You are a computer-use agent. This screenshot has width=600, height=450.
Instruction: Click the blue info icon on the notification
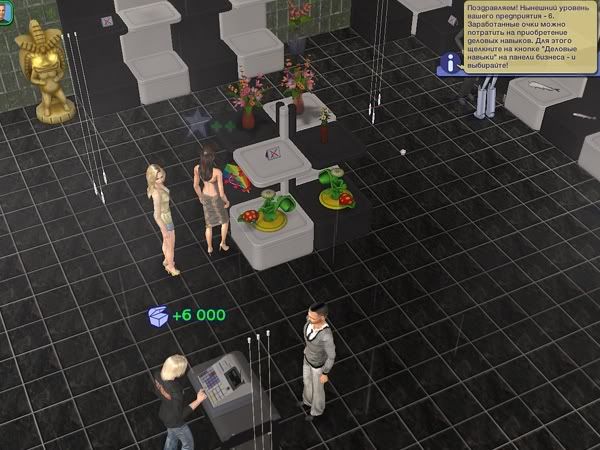point(453,62)
